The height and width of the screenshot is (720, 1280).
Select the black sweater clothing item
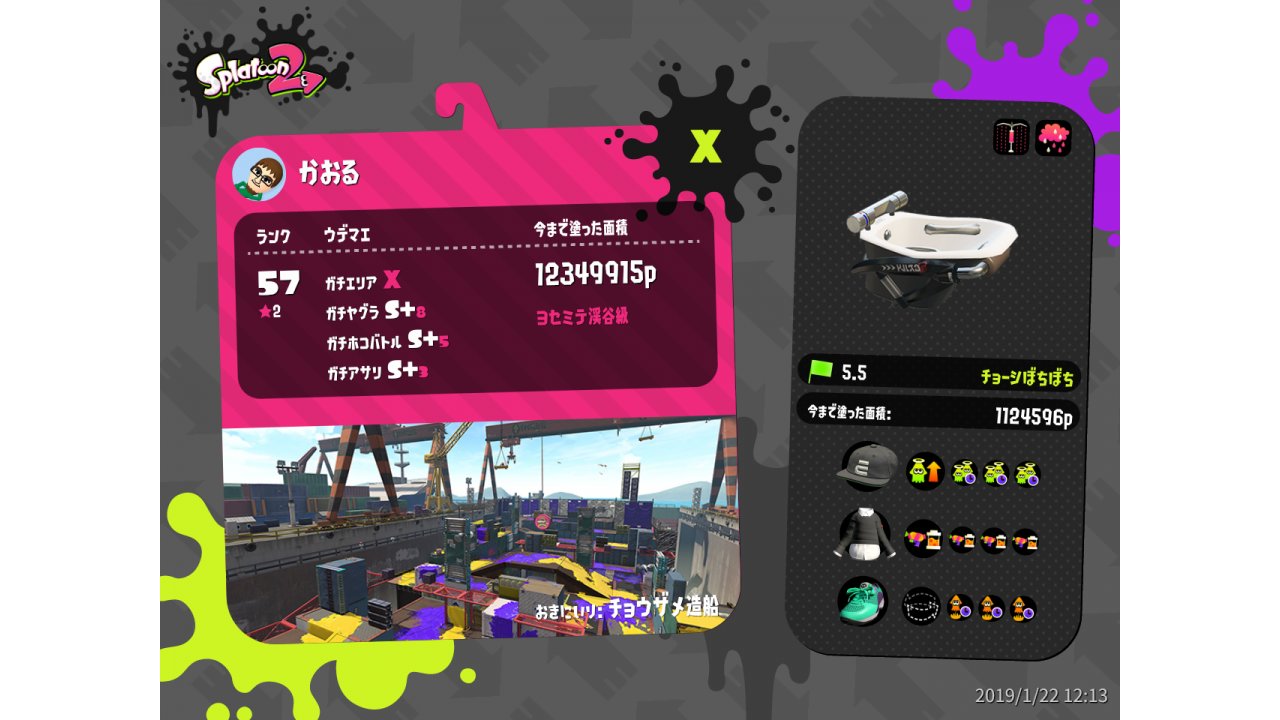click(x=863, y=535)
